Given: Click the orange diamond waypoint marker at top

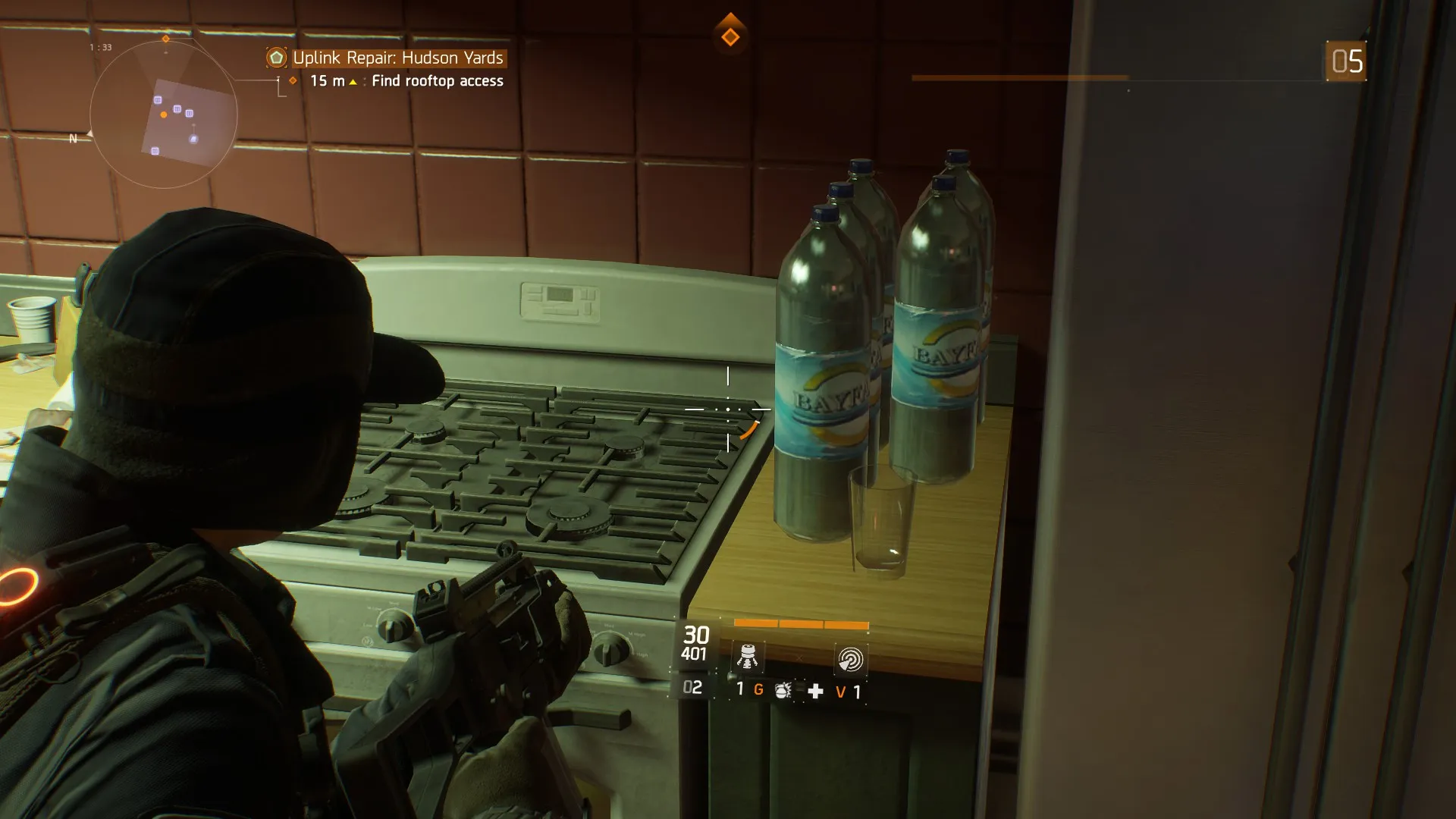Looking at the screenshot, I should tap(730, 36).
